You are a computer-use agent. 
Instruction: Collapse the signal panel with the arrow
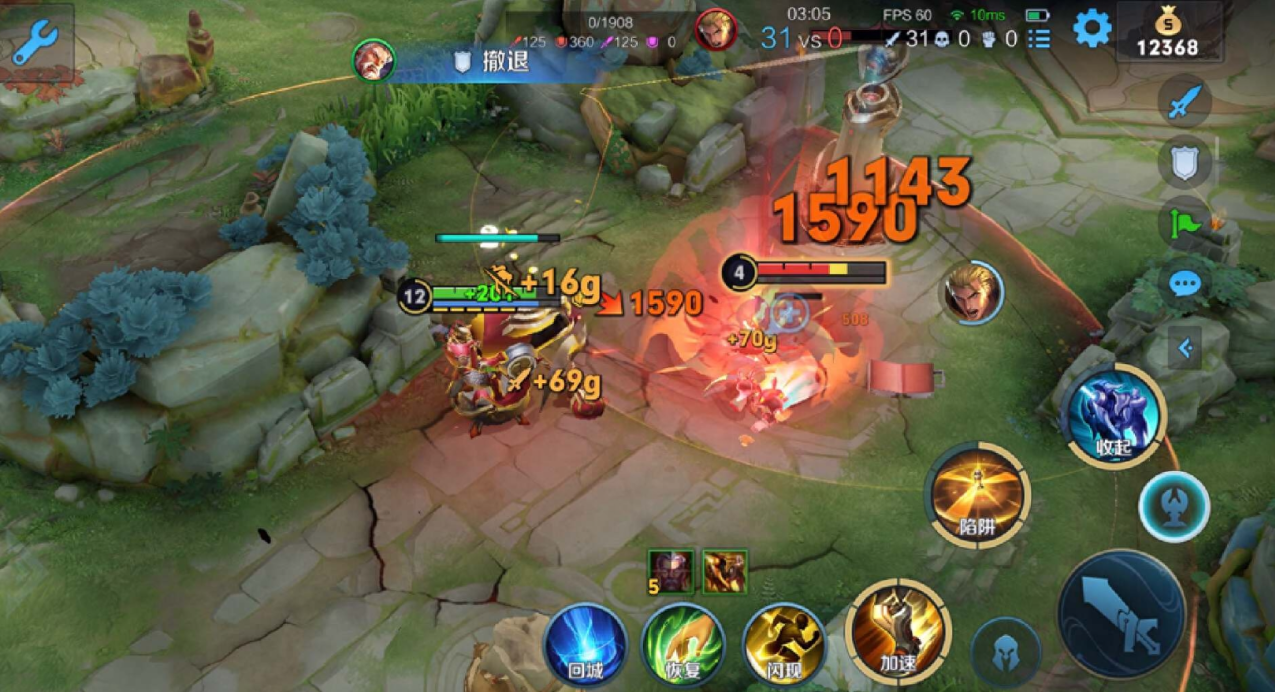1185,348
